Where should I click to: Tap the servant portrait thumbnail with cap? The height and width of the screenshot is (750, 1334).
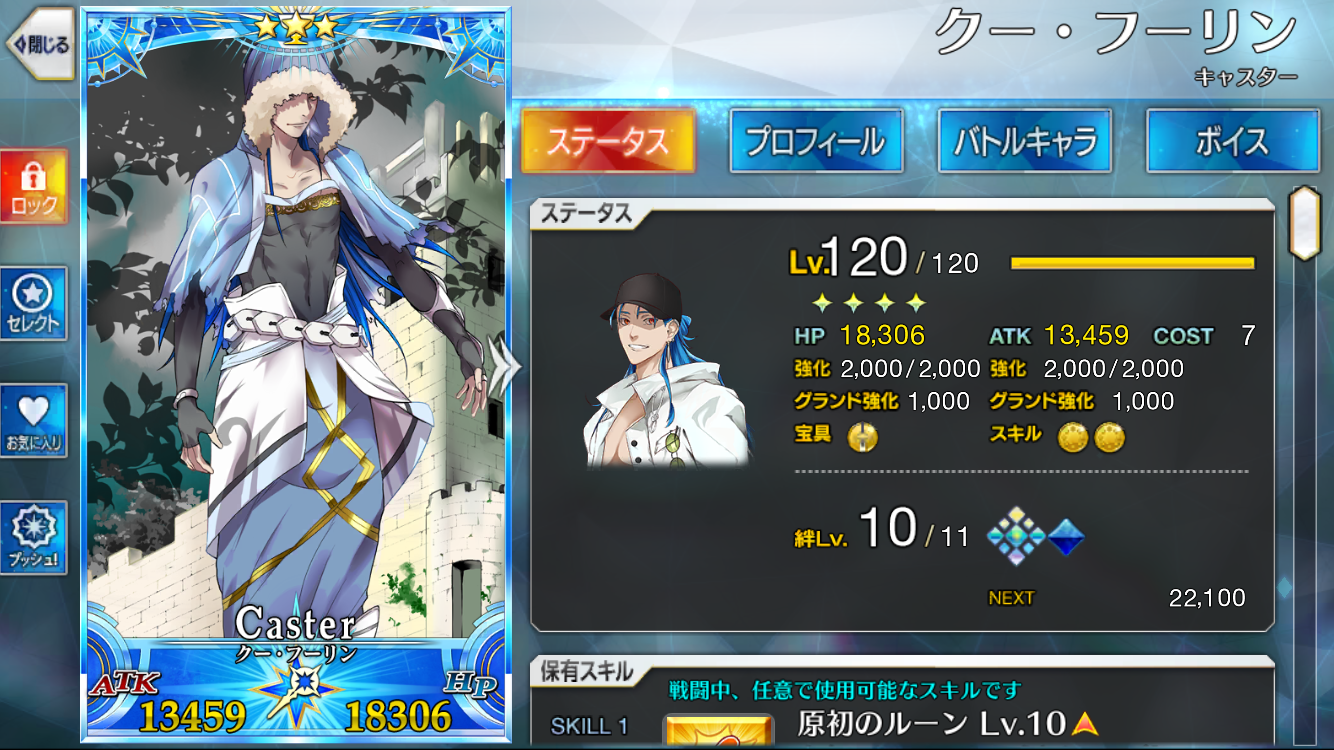click(667, 370)
